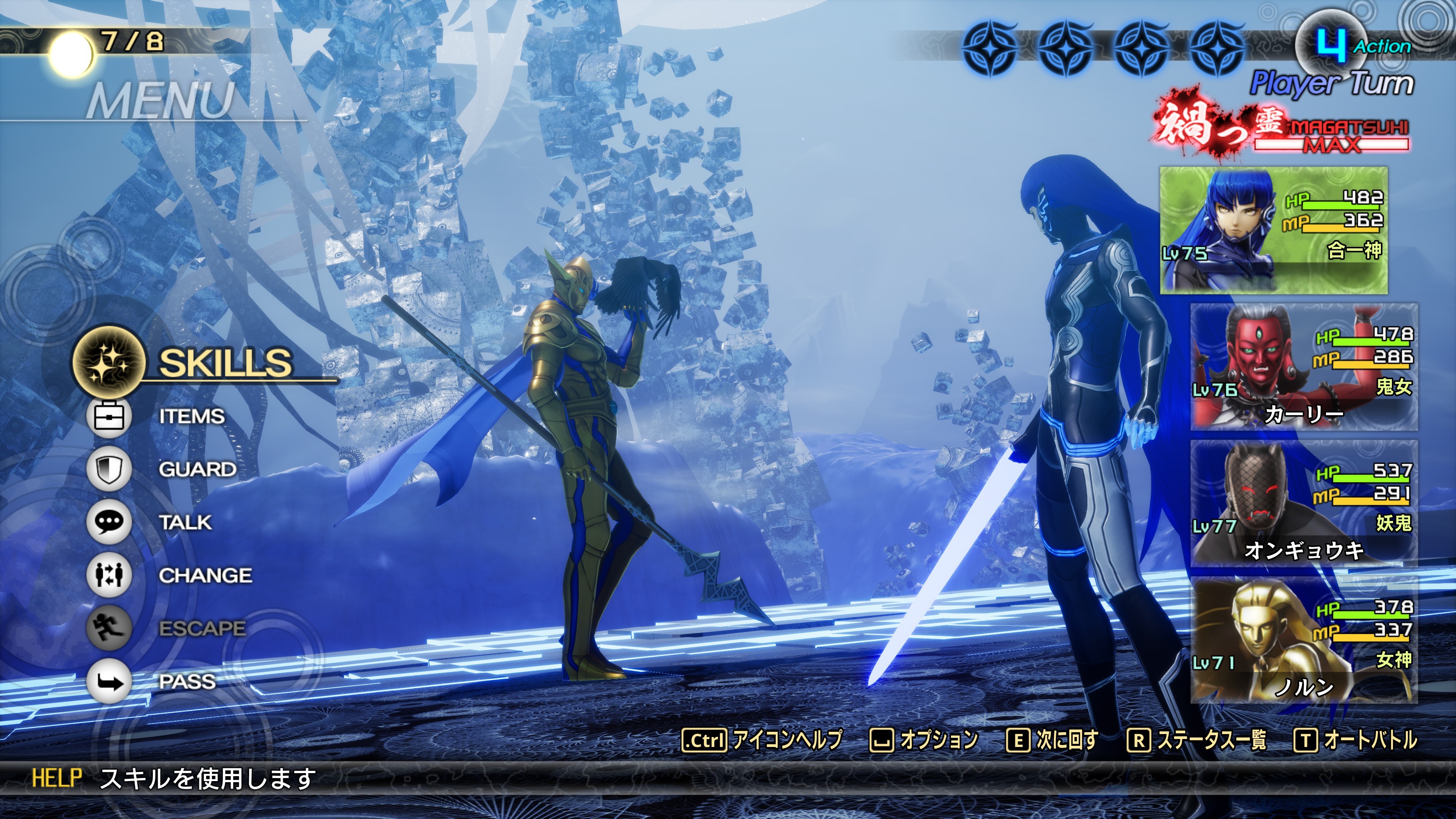This screenshot has height=819, width=1456.
Task: Choose ITEMS from the battle menu
Action: [x=191, y=417]
